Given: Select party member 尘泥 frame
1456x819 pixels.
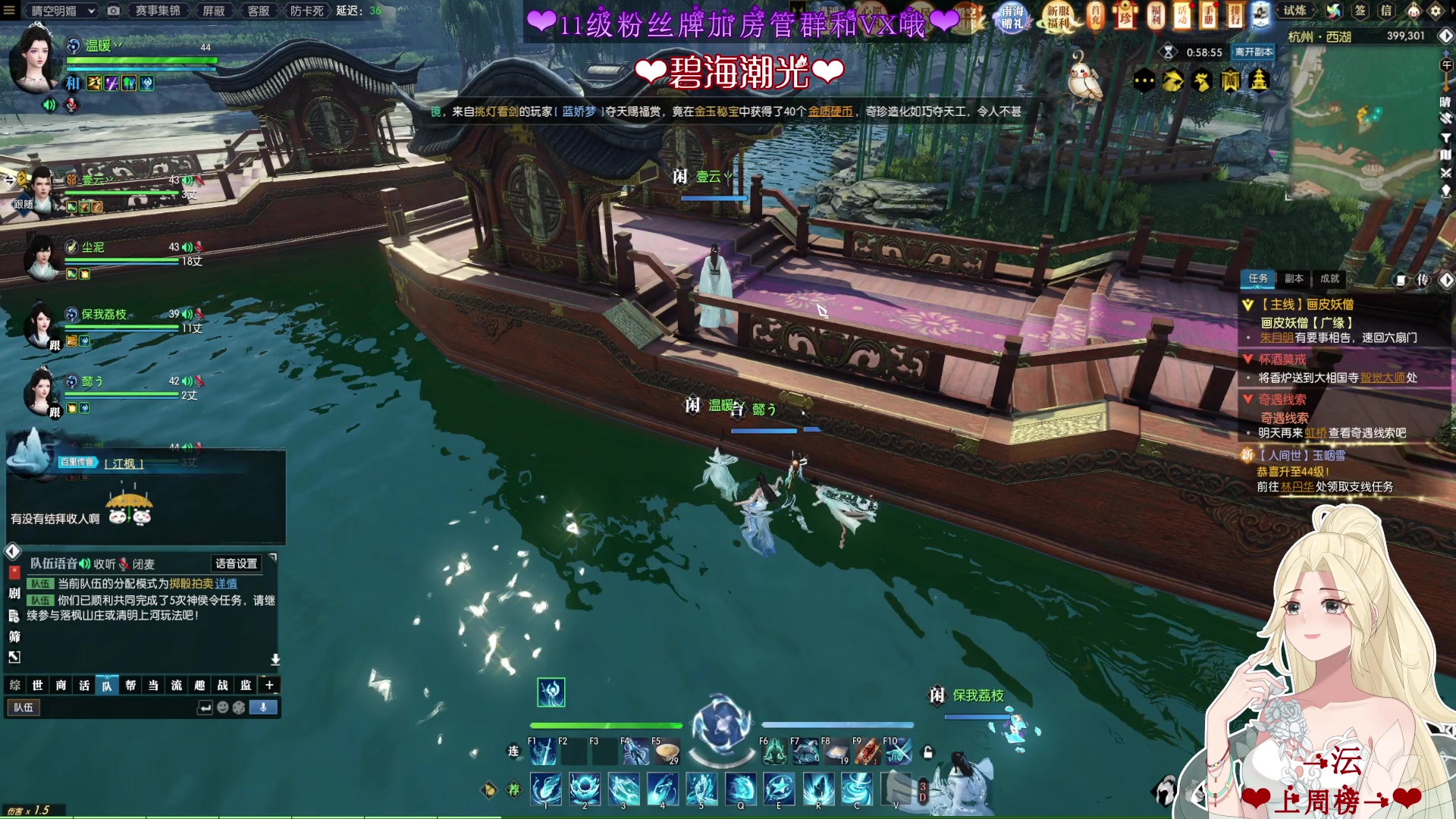Looking at the screenshot, I should pos(114,258).
